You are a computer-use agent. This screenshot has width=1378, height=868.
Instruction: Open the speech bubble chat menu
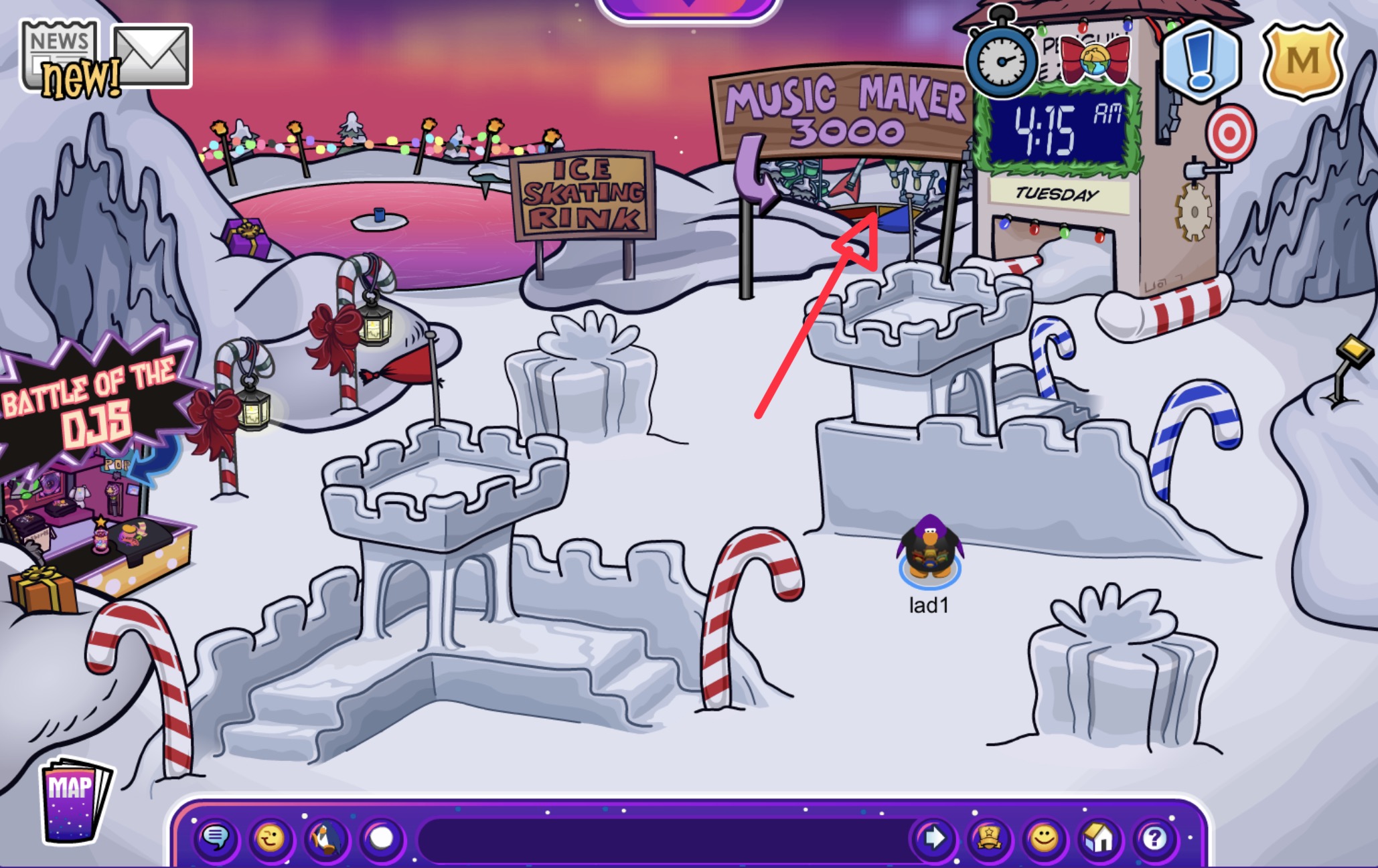(x=216, y=837)
